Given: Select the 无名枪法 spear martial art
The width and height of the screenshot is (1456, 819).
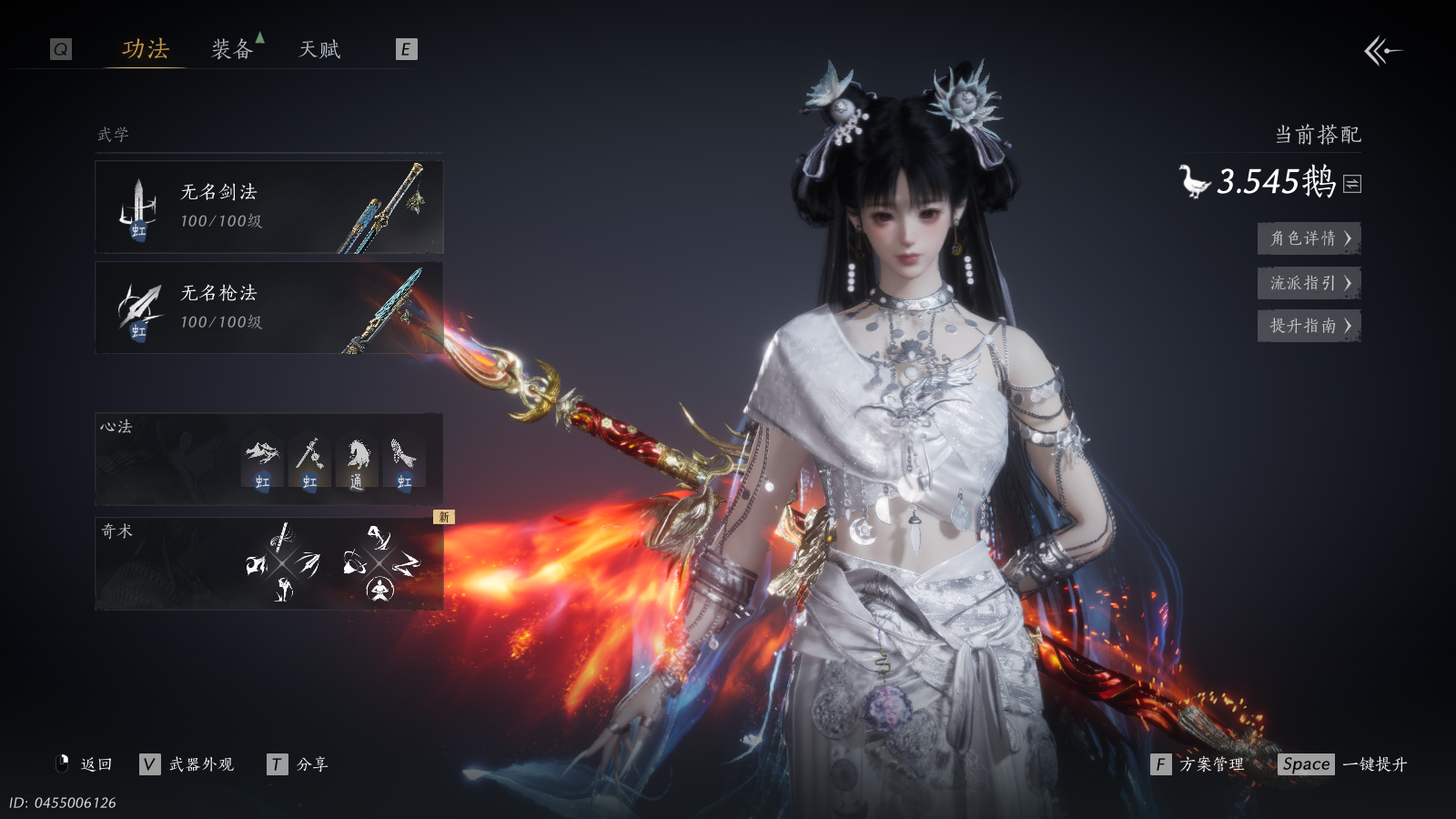Looking at the screenshot, I should pyautogui.click(x=269, y=308).
